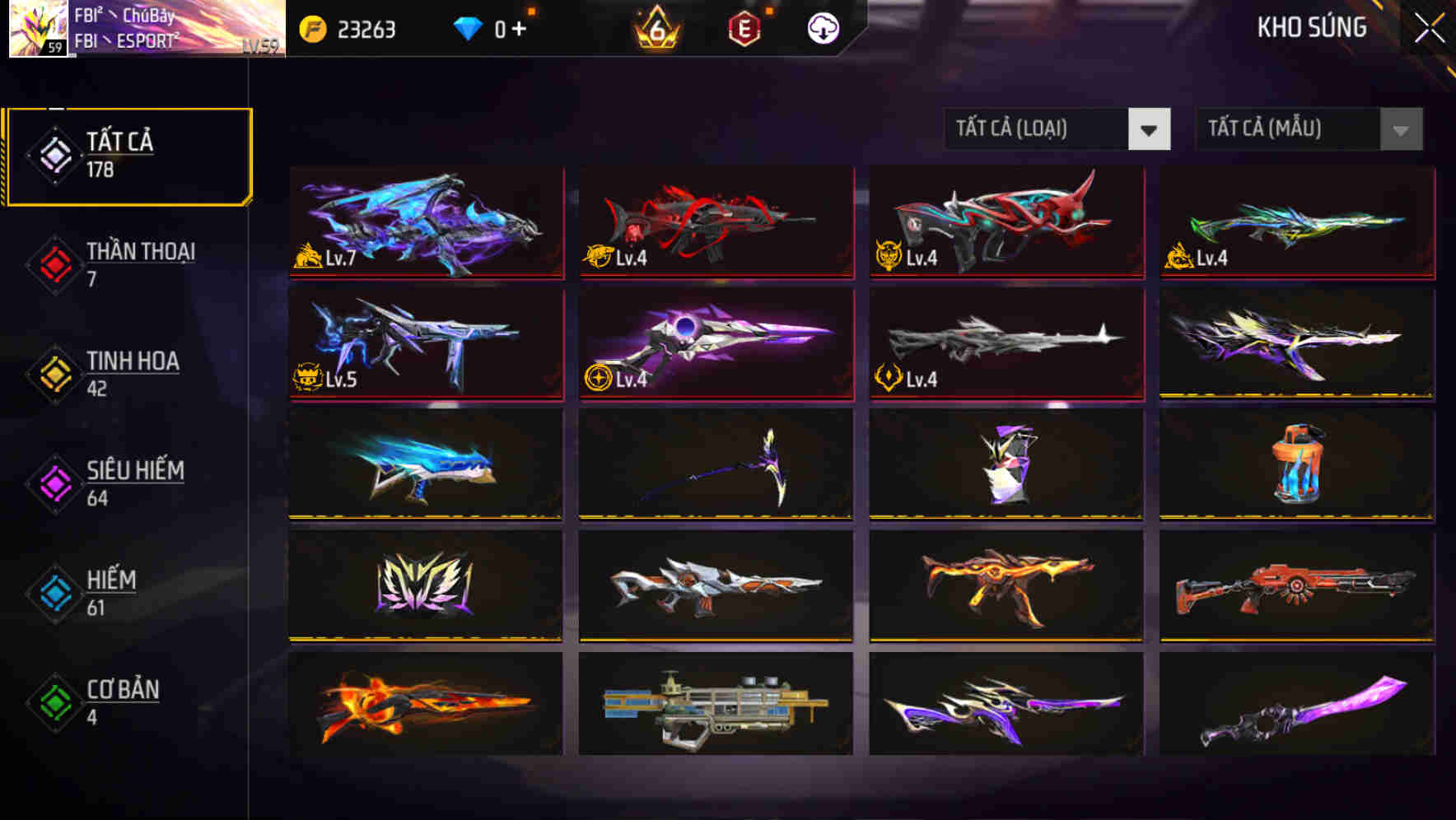Open the level 6 crown badge

pyautogui.click(x=655, y=29)
